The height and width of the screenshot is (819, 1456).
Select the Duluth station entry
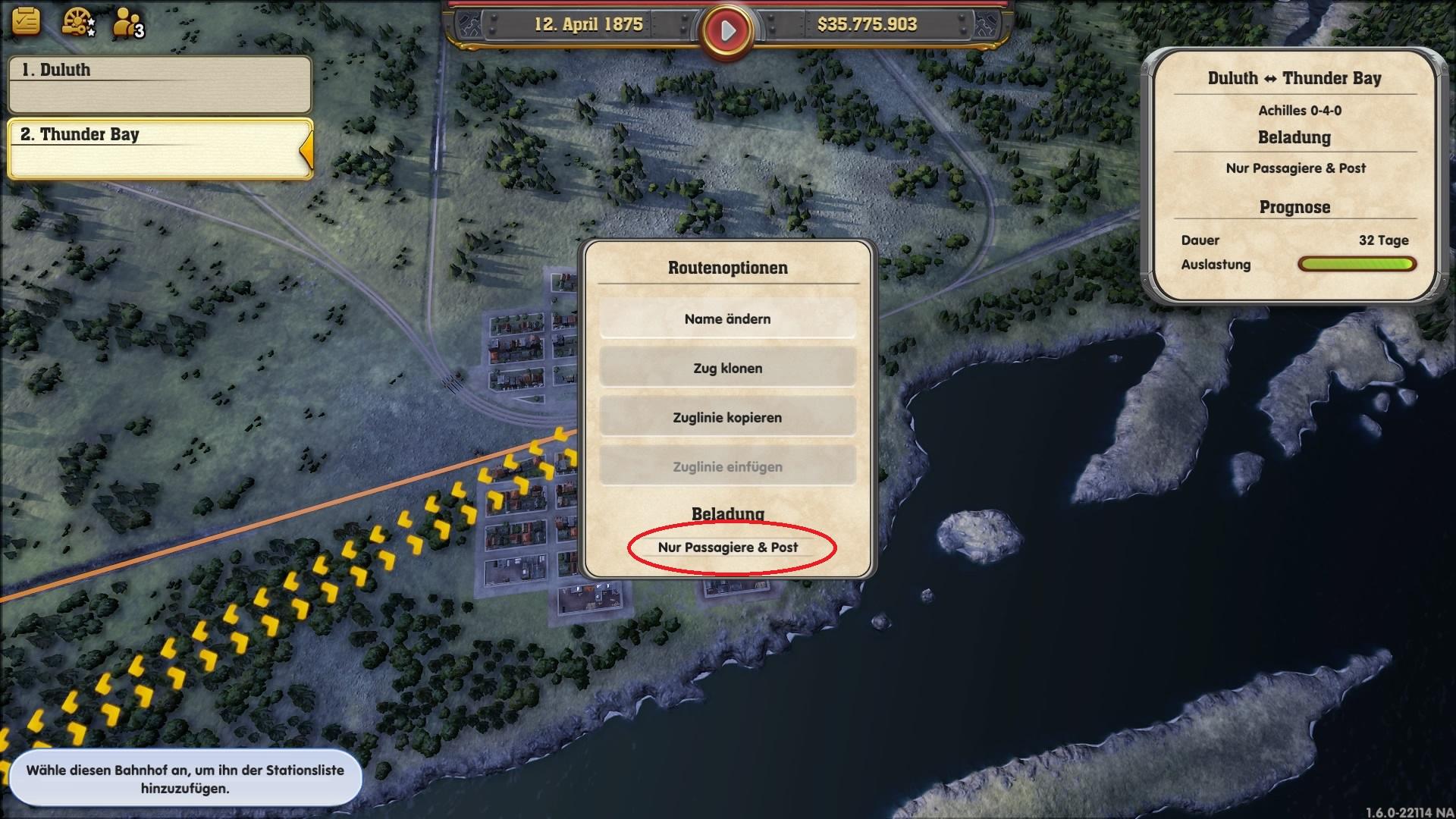159,83
